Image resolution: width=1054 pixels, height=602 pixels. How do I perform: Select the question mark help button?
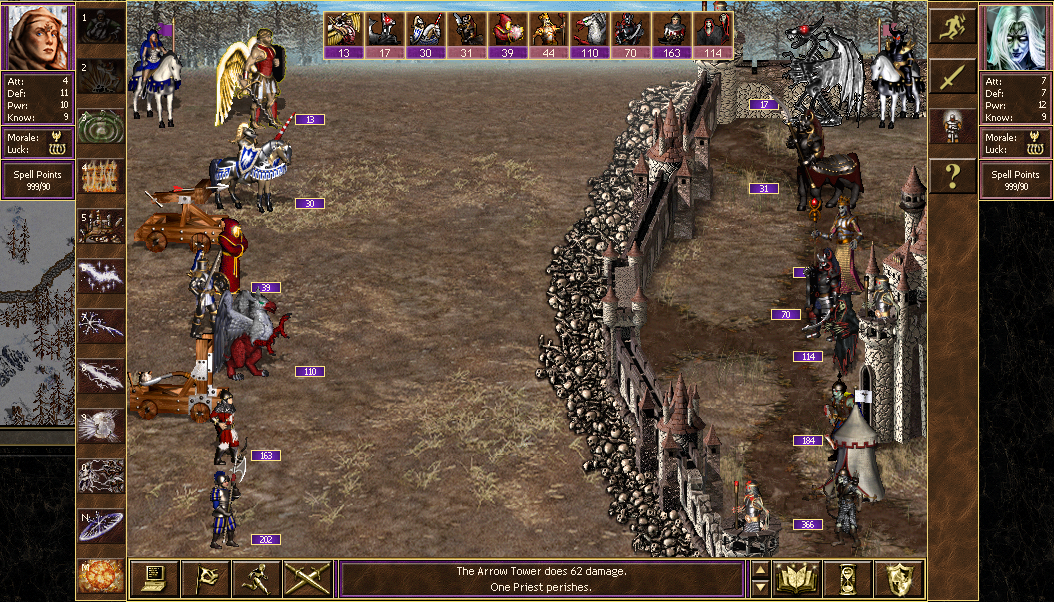[952, 177]
